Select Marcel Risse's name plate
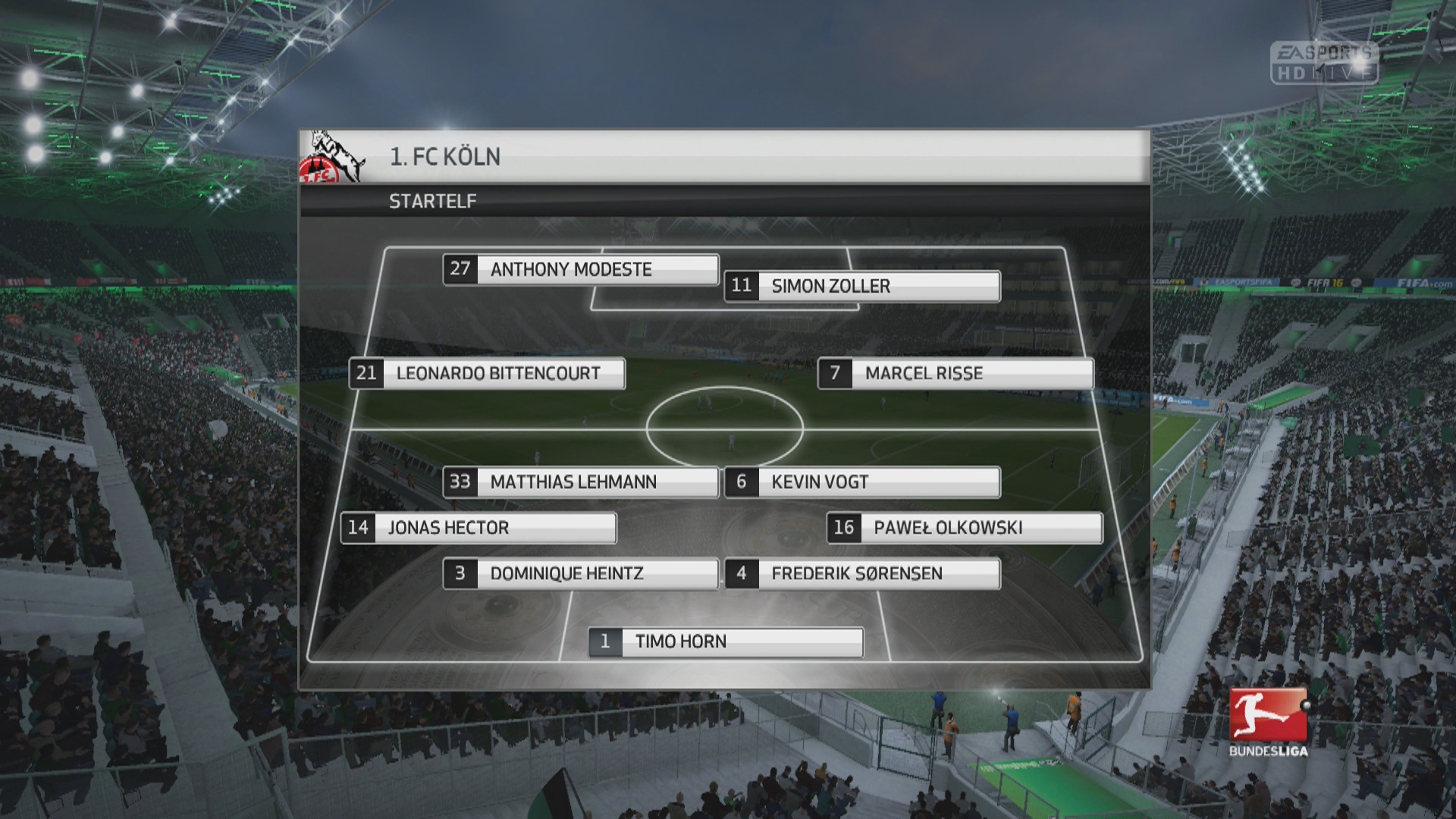The width and height of the screenshot is (1456, 819). point(955,373)
